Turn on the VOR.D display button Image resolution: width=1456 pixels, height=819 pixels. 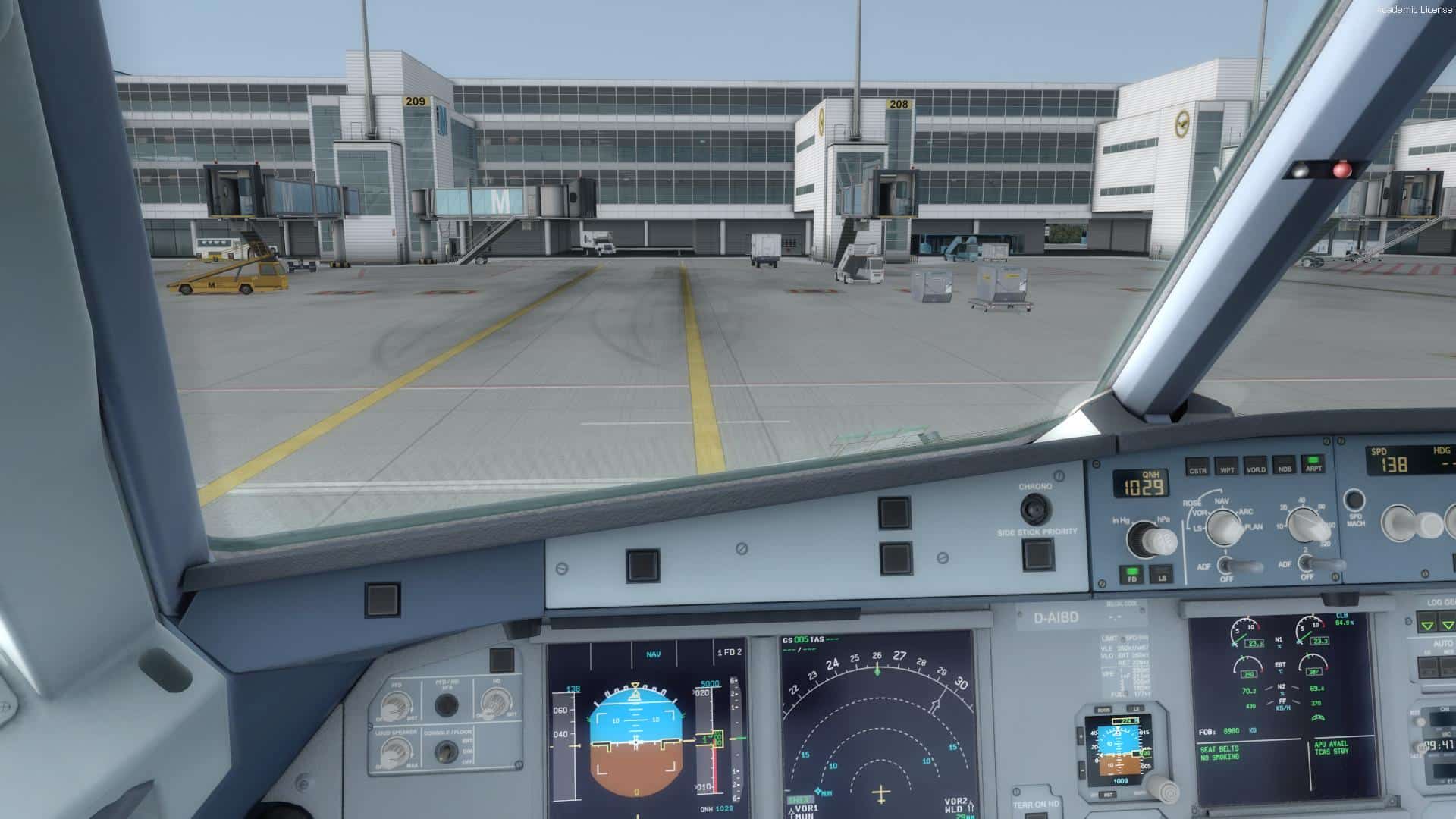(1256, 466)
